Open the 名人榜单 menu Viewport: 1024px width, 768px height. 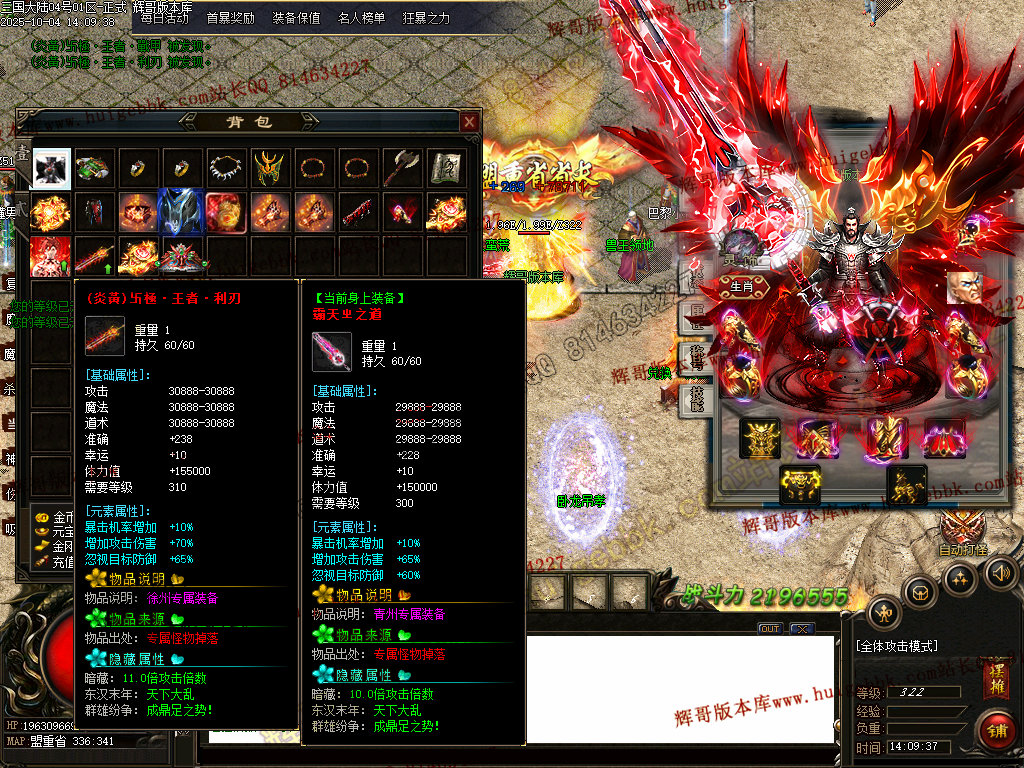pyautogui.click(x=361, y=18)
